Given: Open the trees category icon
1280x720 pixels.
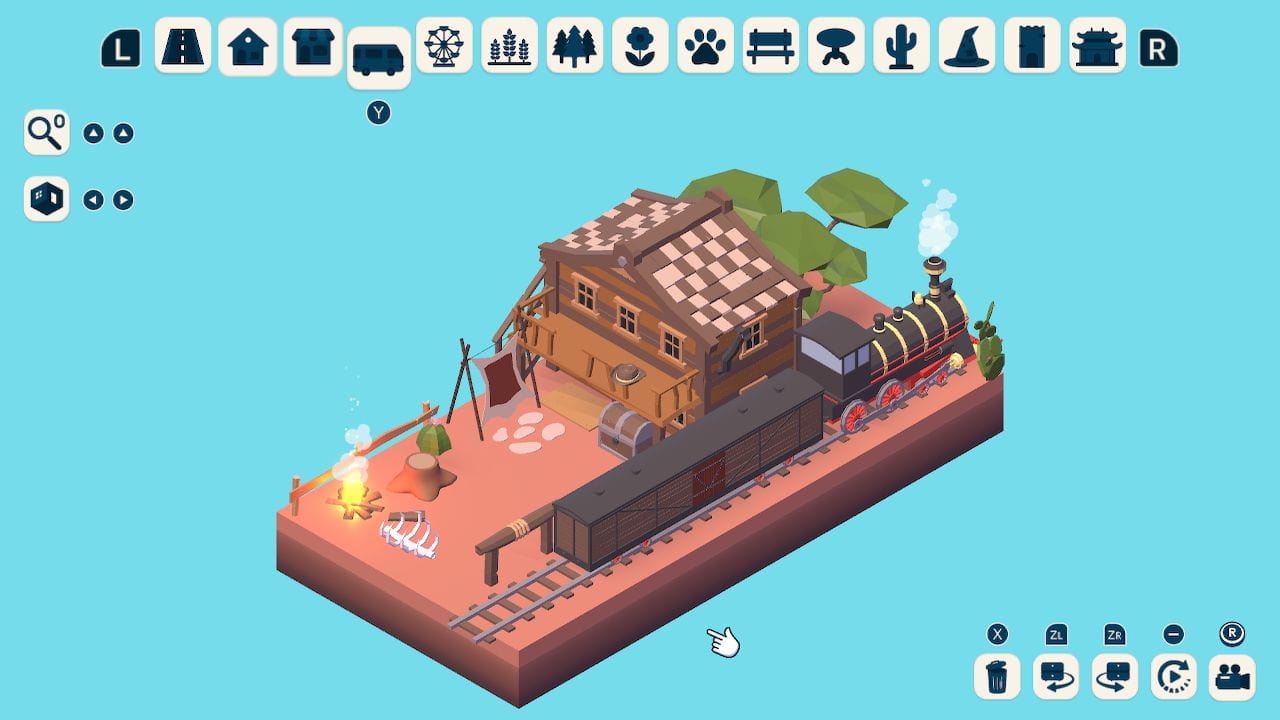Looking at the screenshot, I should tap(575, 46).
